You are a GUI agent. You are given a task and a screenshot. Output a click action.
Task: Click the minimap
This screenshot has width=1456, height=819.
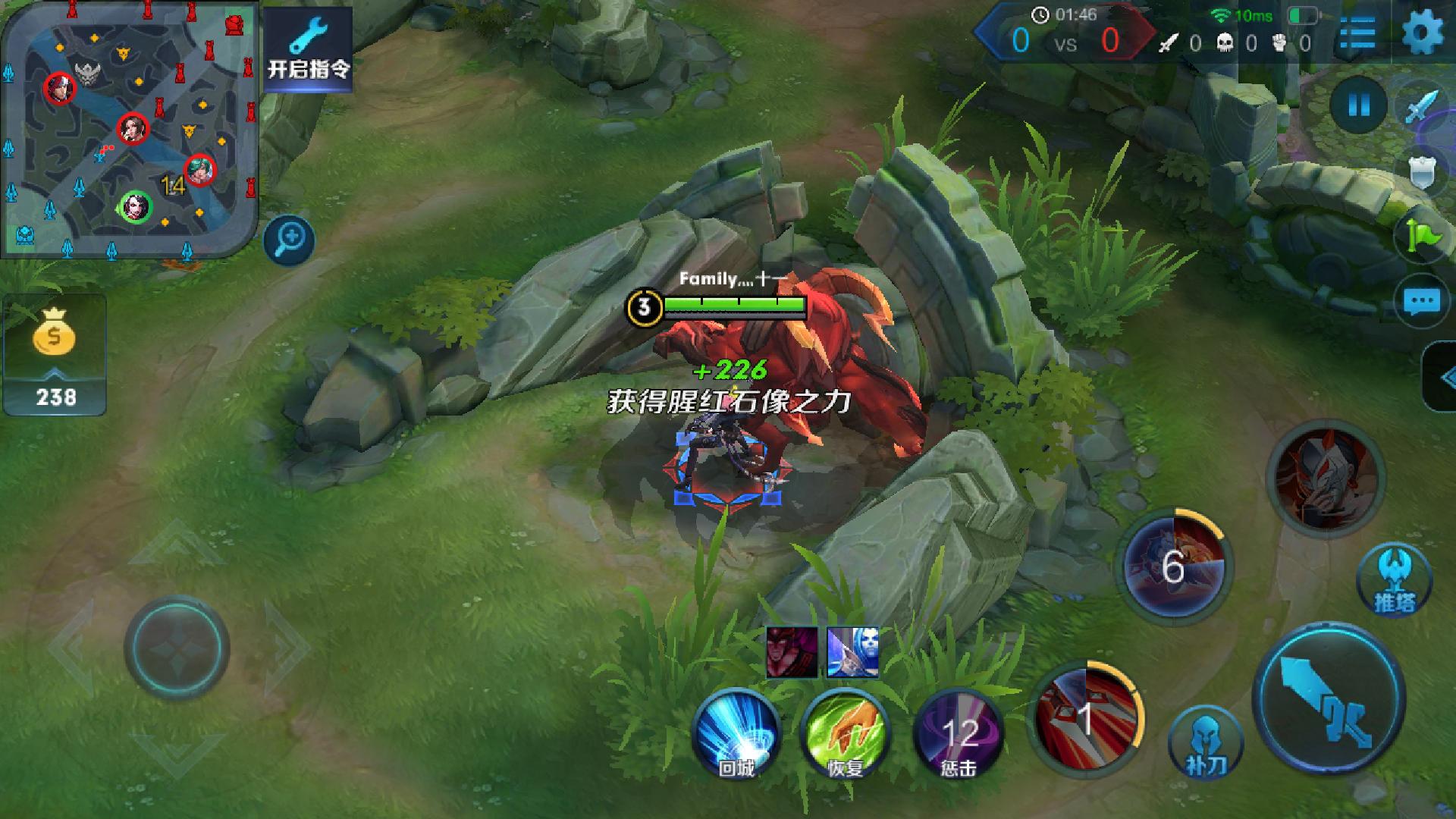coord(129,129)
